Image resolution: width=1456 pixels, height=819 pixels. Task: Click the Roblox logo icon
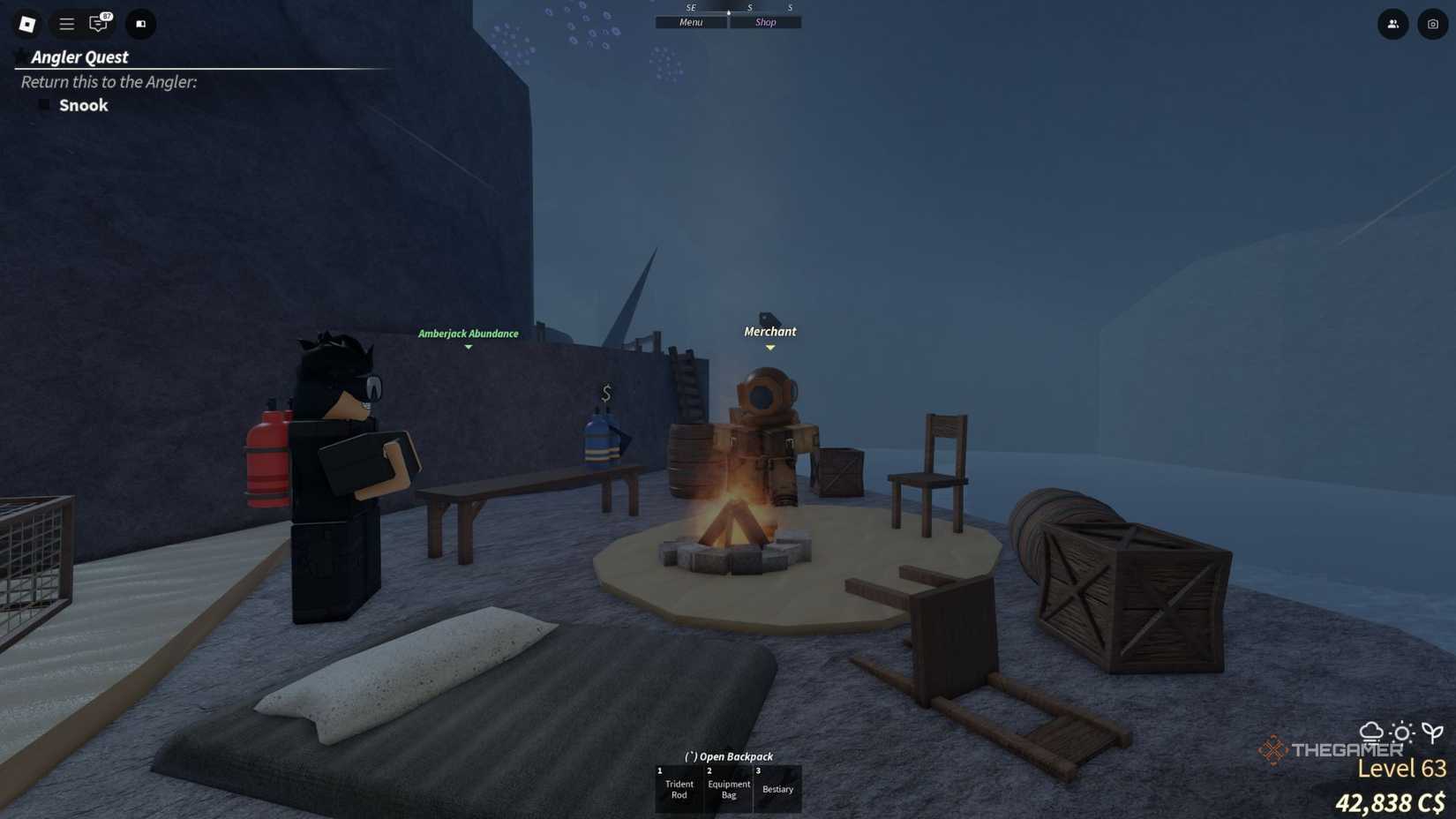(x=26, y=24)
